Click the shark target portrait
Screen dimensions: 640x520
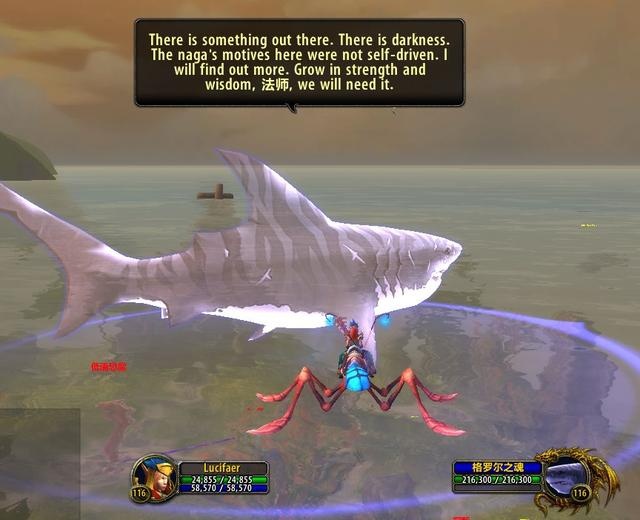[564, 476]
